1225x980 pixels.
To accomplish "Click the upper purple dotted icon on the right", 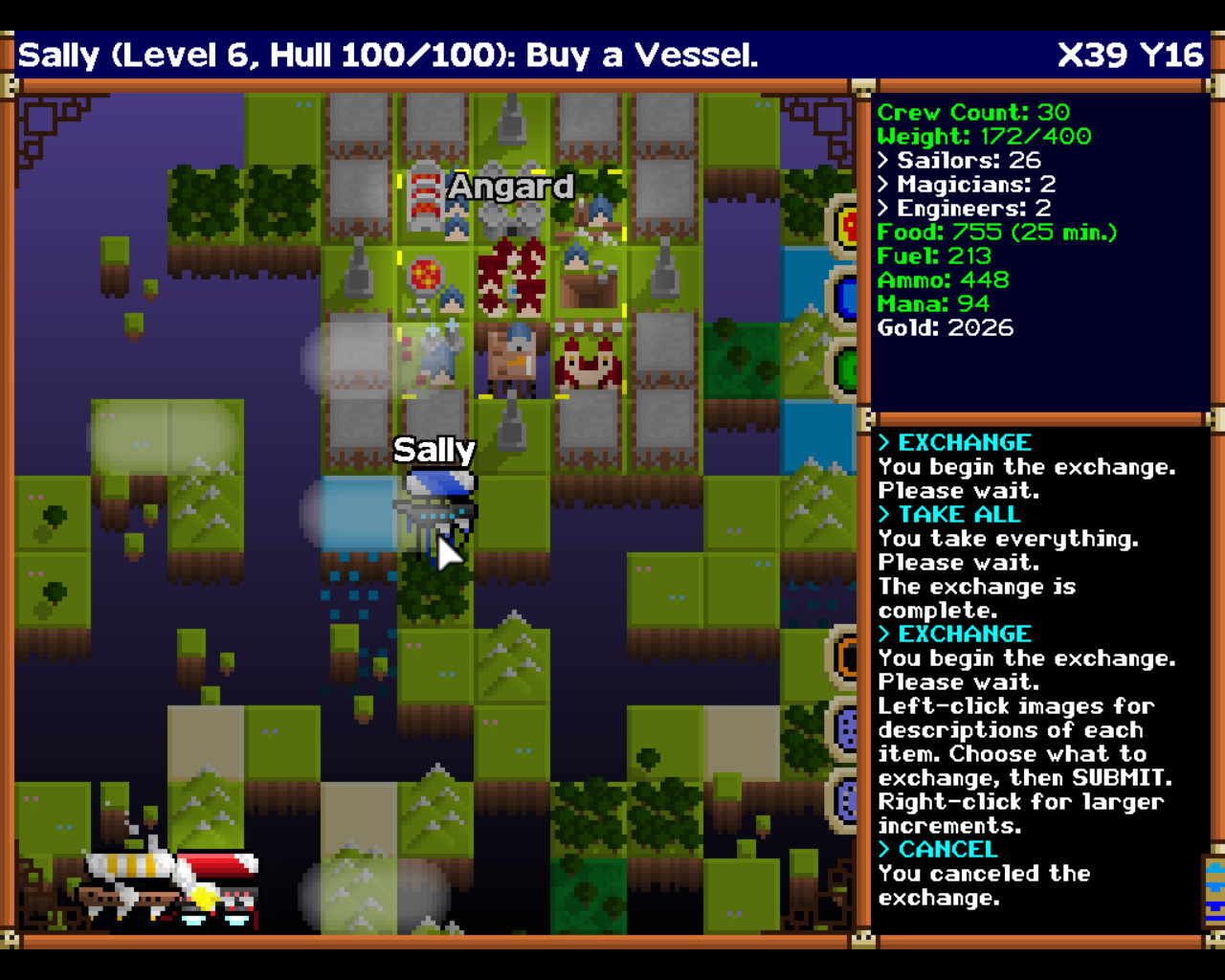I will click(x=846, y=727).
